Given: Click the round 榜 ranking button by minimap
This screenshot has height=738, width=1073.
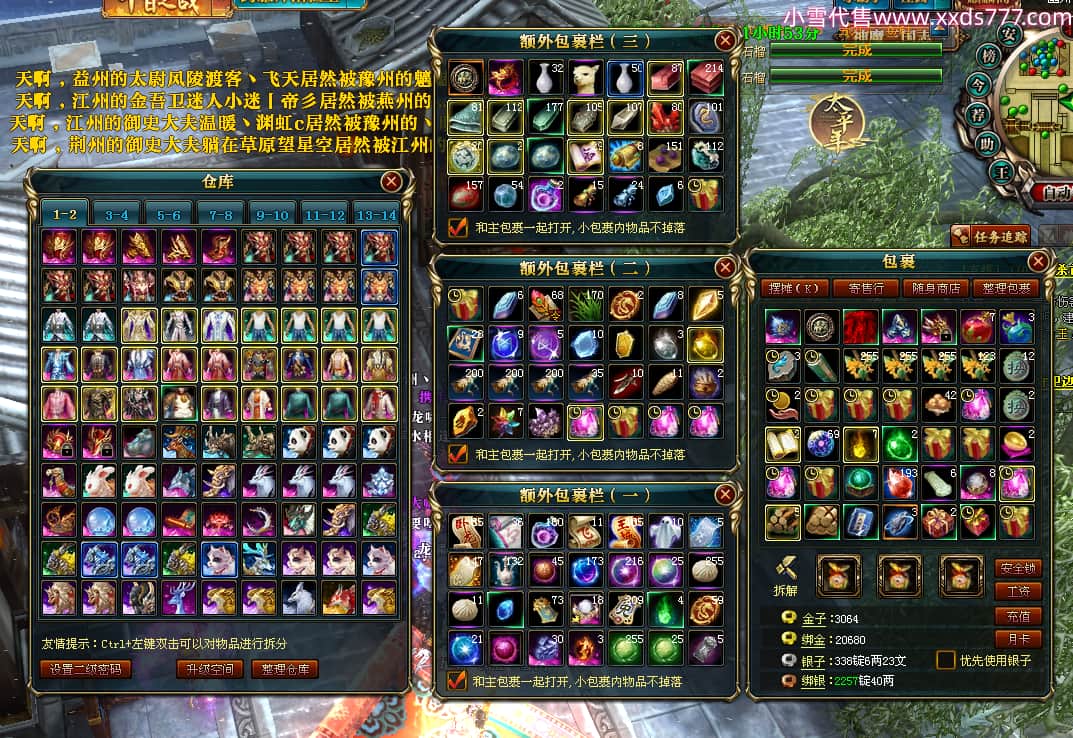Looking at the screenshot, I should pos(988,56).
